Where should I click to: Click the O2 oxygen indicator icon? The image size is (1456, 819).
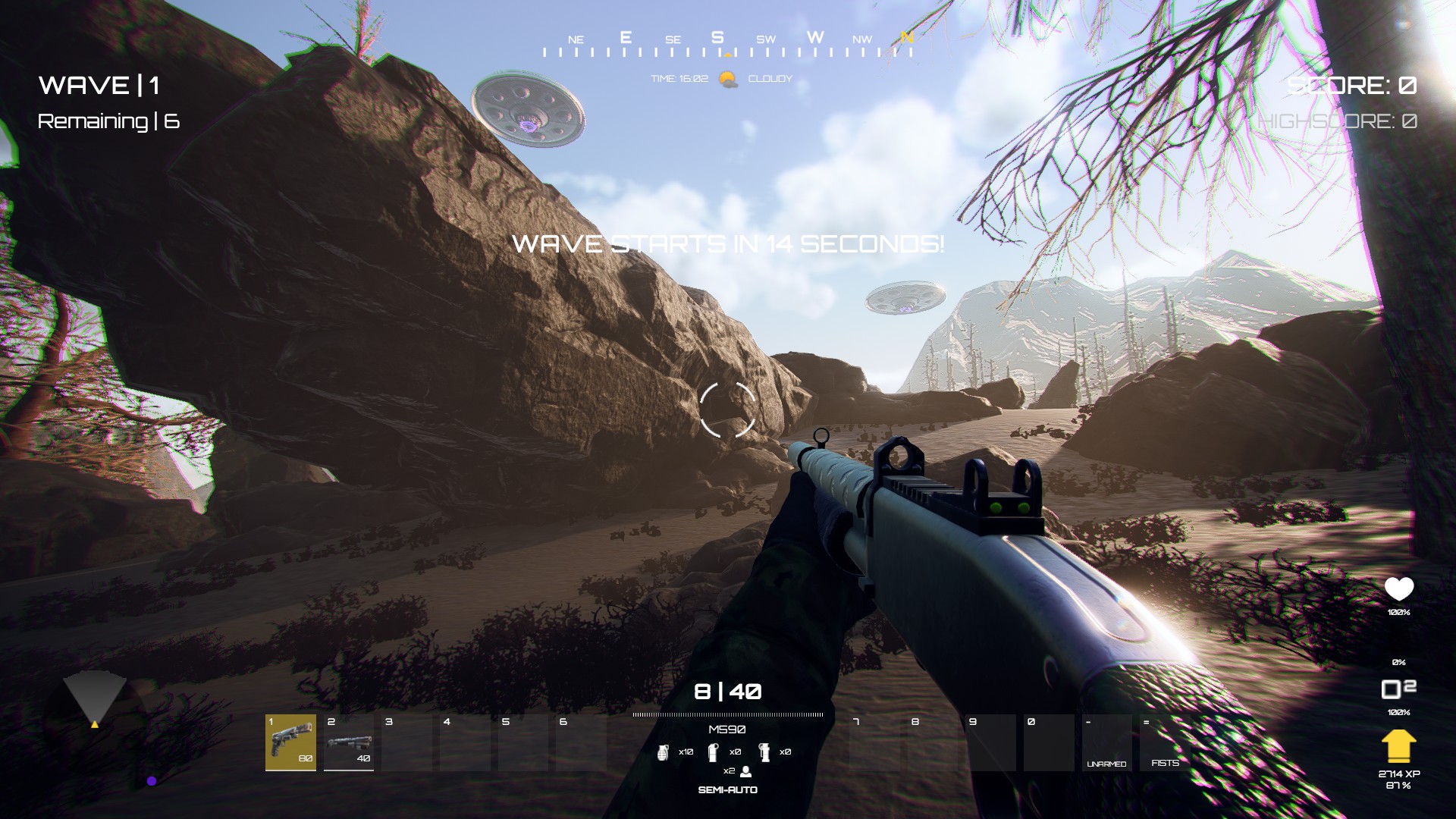click(1398, 690)
